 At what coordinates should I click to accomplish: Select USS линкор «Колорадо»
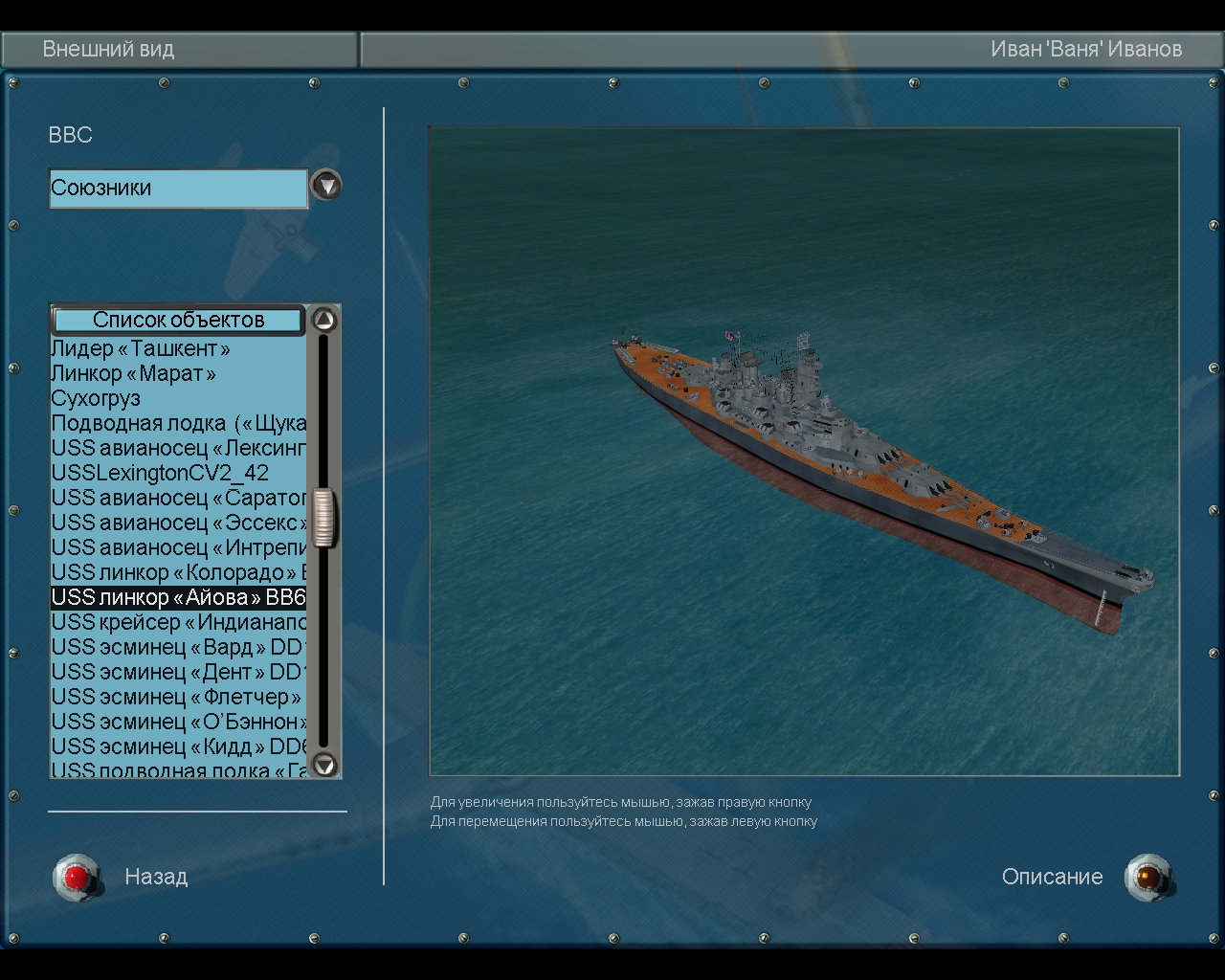[x=178, y=572]
